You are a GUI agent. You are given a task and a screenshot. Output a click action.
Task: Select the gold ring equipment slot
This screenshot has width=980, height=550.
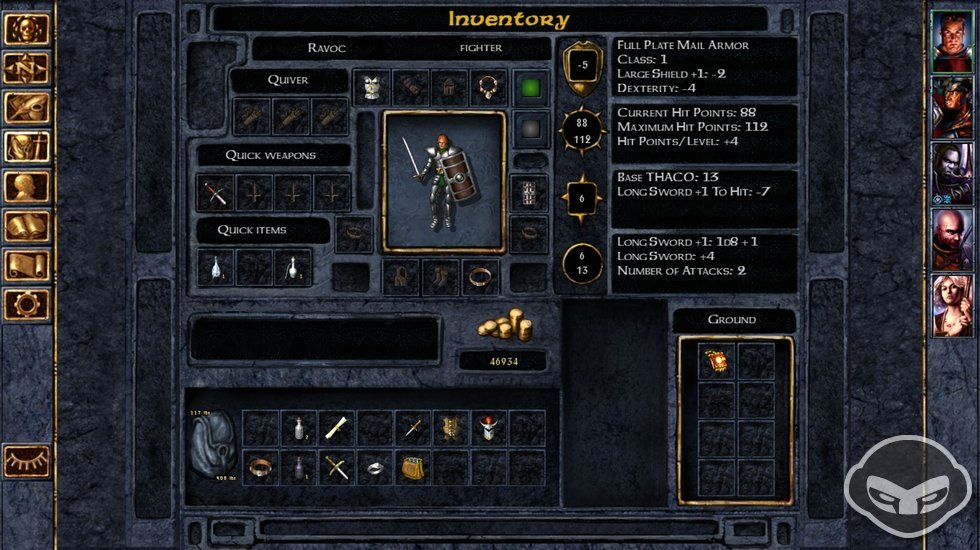pyautogui.click(x=481, y=276)
